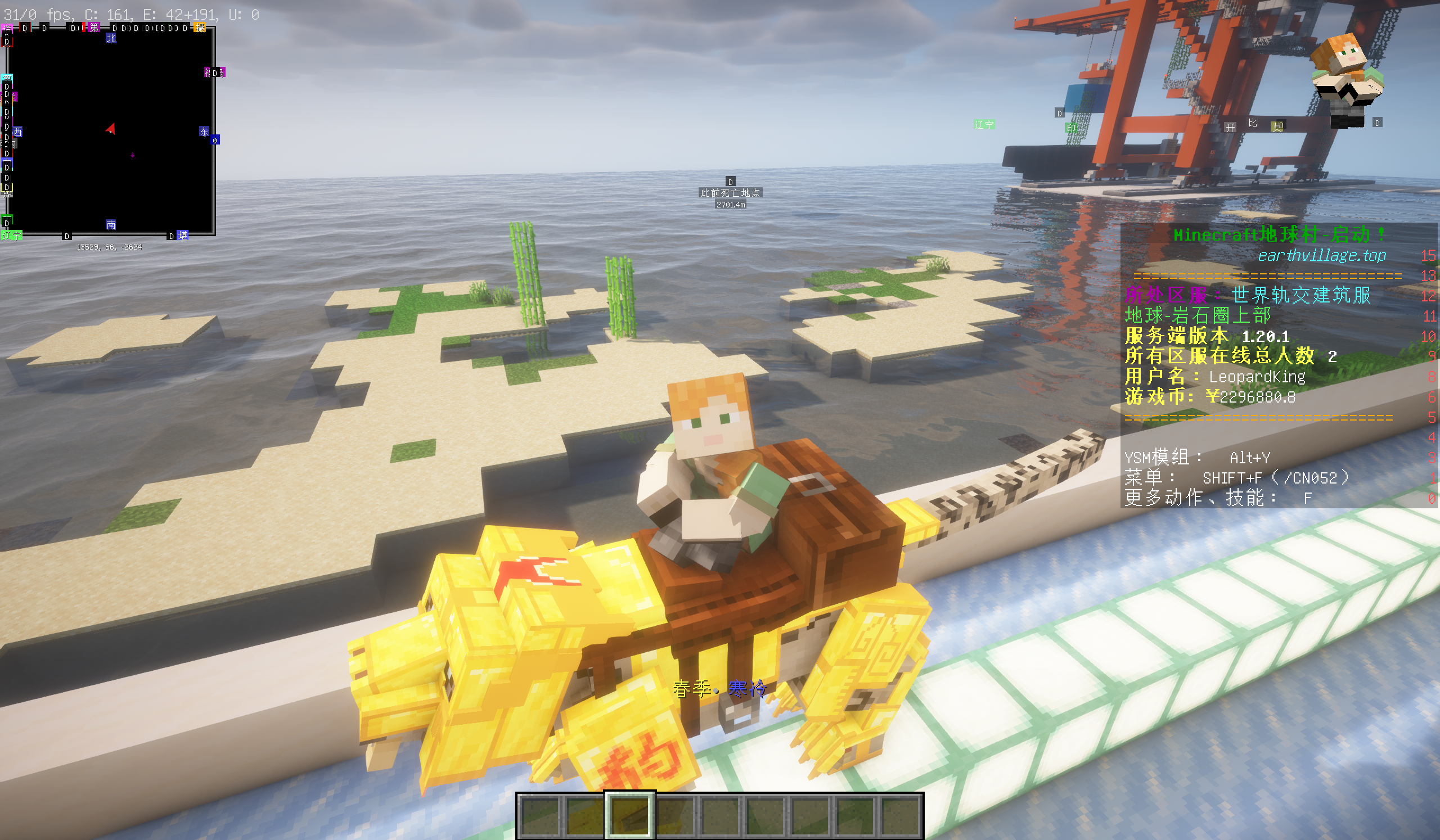1440x840 pixels.
Task: Pick the purple 第 waypoint marker
Action: coord(94,28)
